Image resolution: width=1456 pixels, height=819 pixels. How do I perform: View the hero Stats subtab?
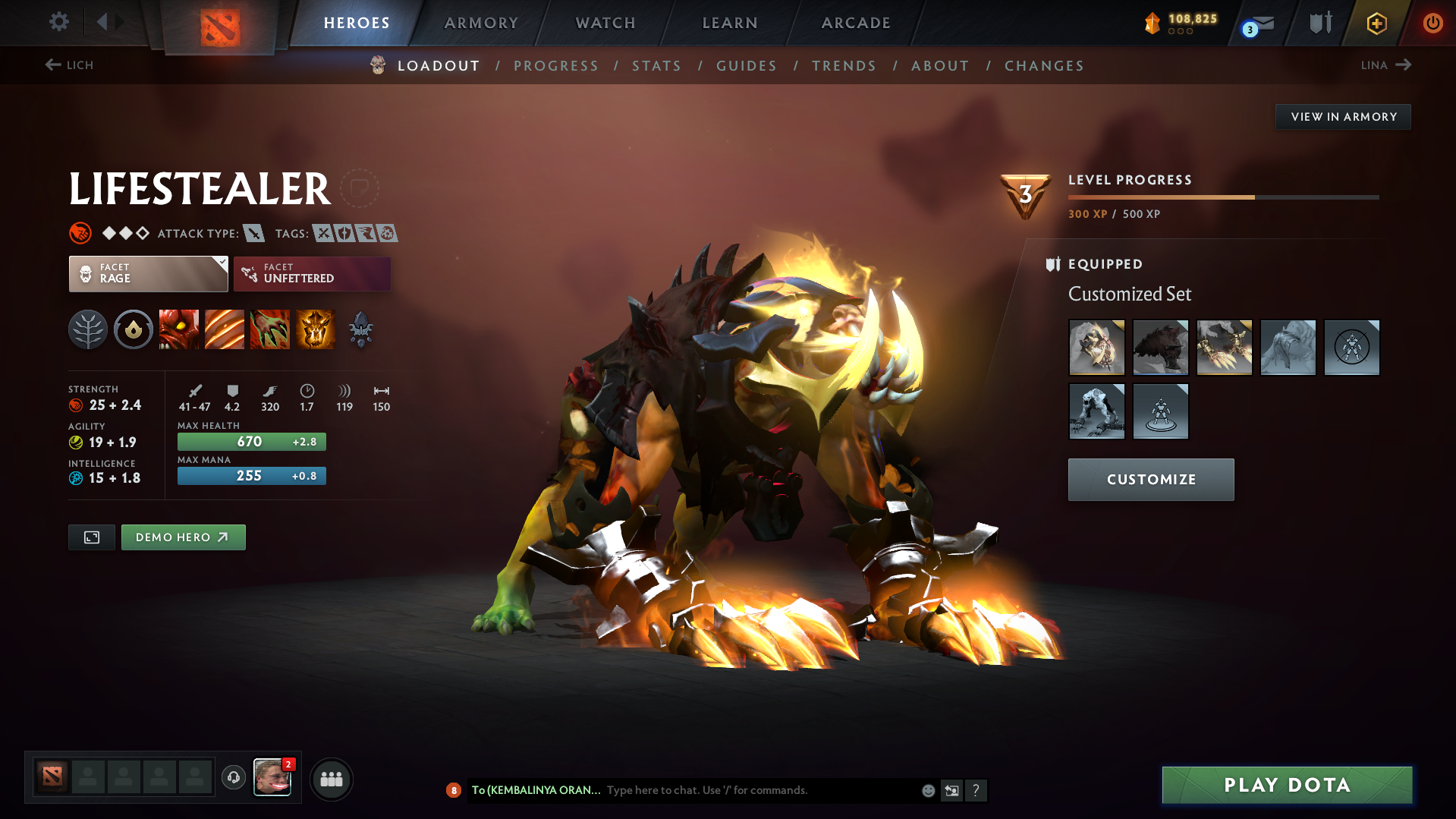tap(656, 66)
